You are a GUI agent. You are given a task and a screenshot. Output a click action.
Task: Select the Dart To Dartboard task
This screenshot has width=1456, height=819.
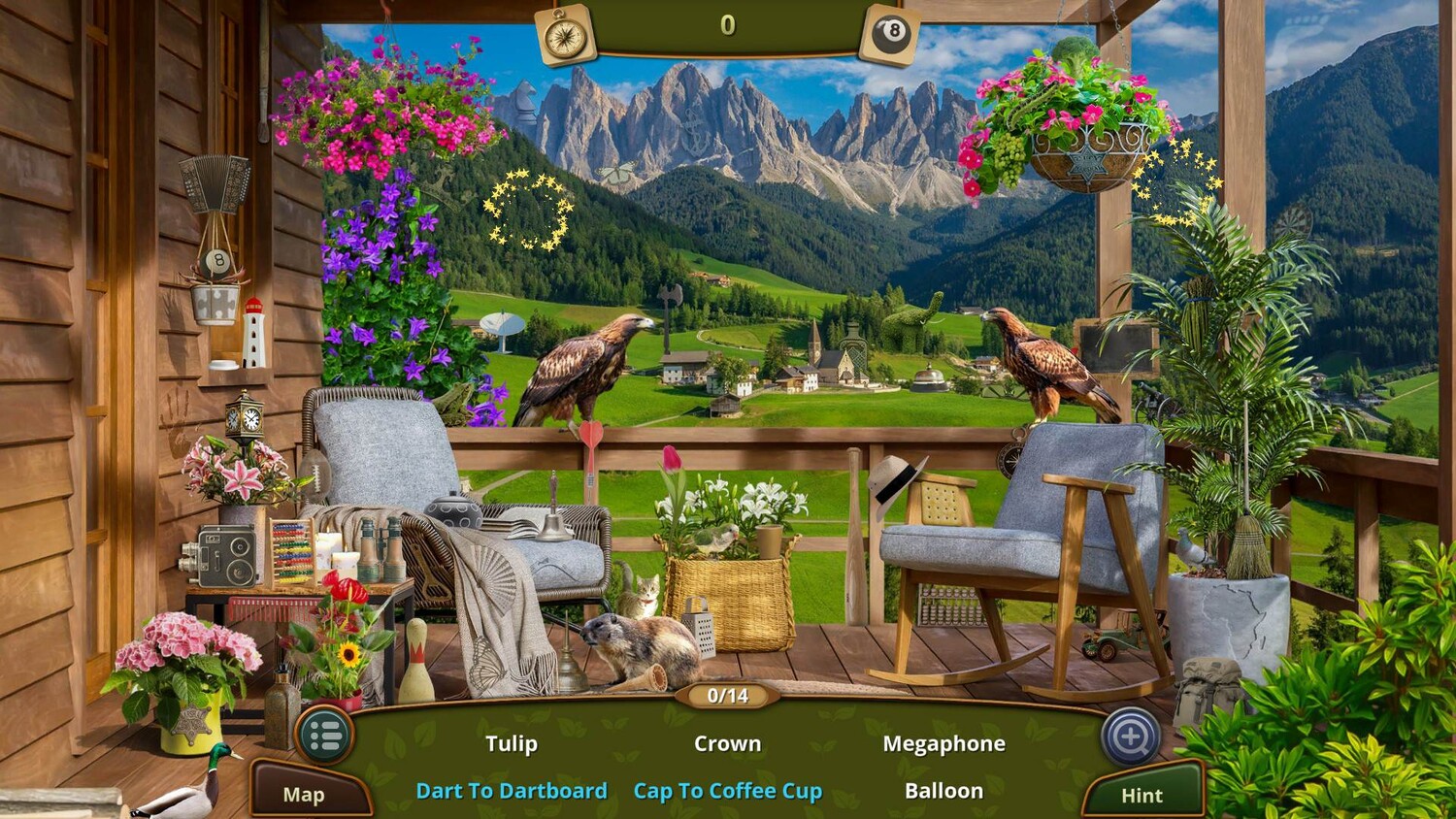(512, 791)
